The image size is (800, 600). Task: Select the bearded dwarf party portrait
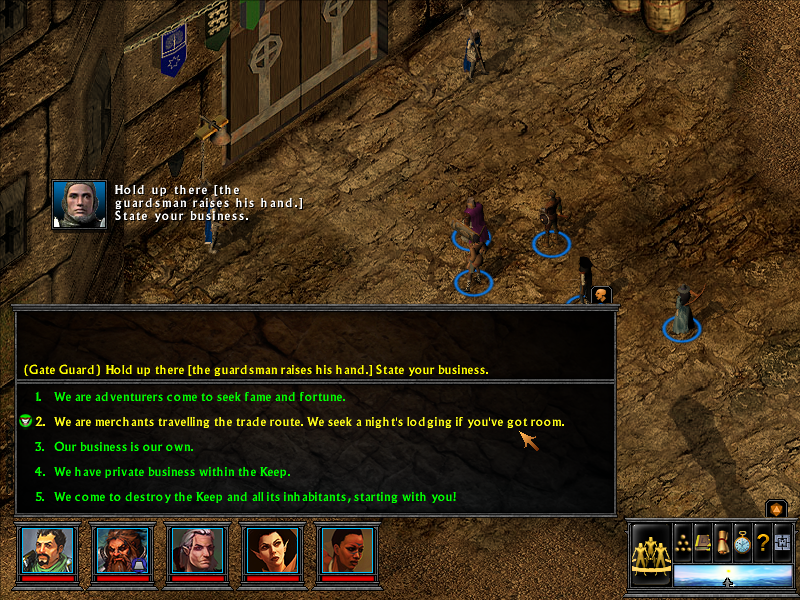tap(122, 549)
